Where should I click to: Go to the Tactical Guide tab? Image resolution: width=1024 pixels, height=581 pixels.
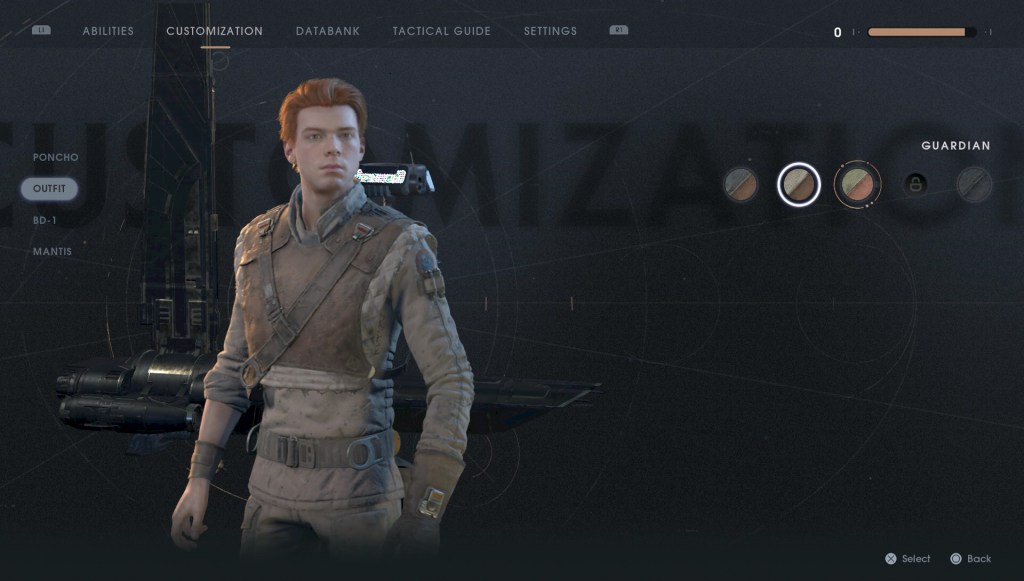441,31
